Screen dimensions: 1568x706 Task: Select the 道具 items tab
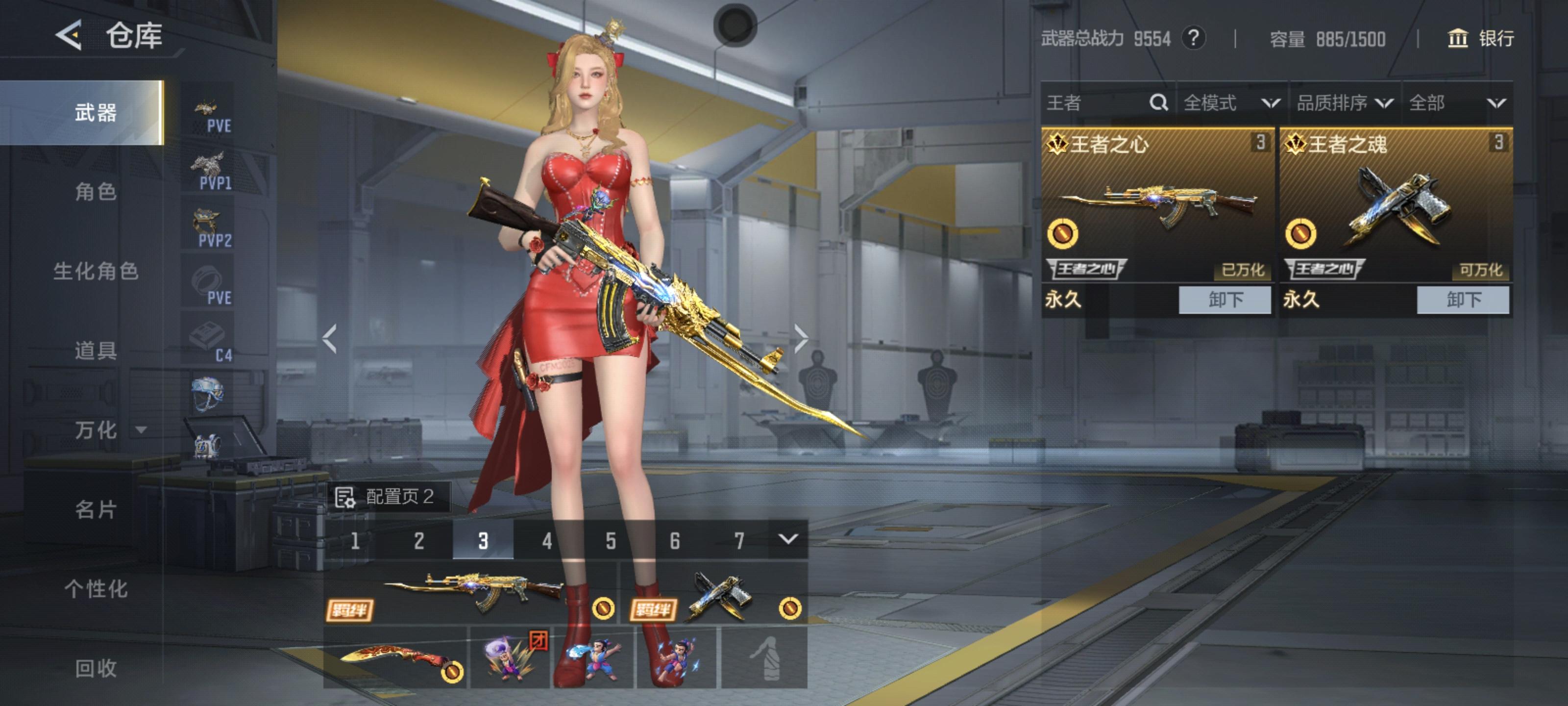96,351
